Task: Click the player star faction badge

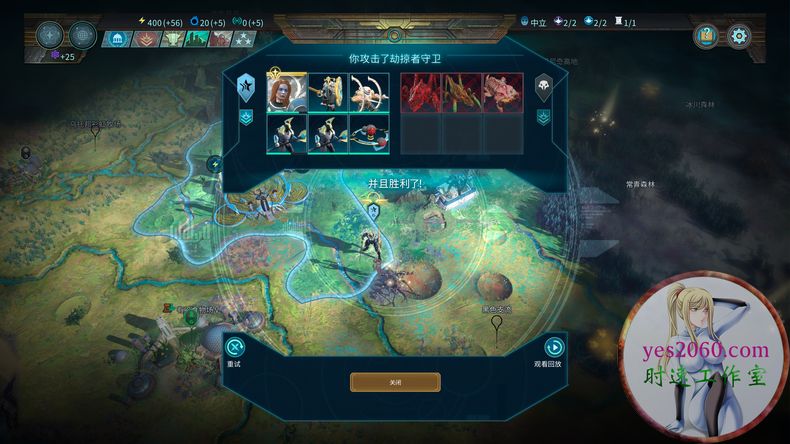Action: [245, 88]
